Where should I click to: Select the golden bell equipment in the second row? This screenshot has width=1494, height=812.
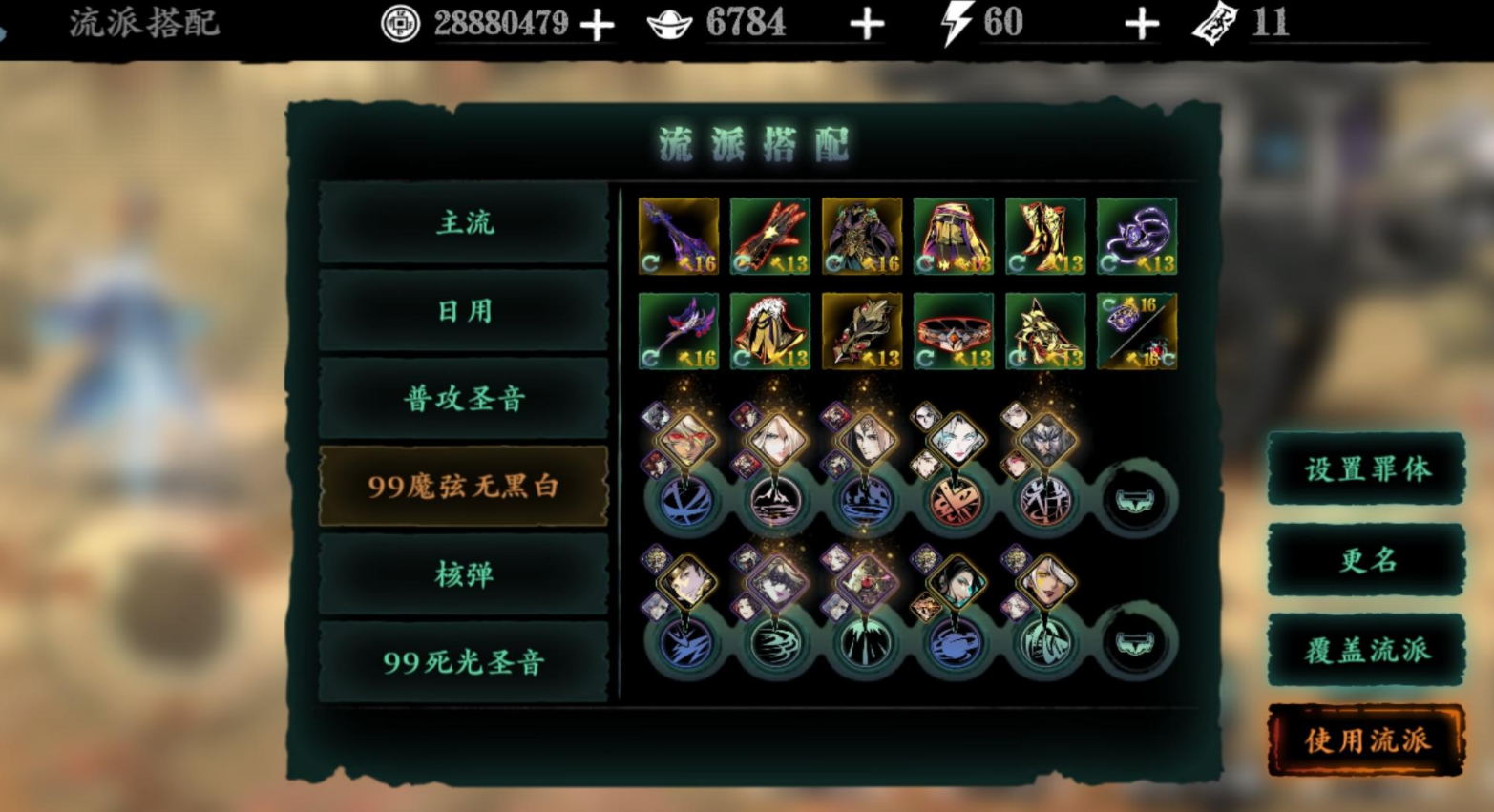pos(770,330)
